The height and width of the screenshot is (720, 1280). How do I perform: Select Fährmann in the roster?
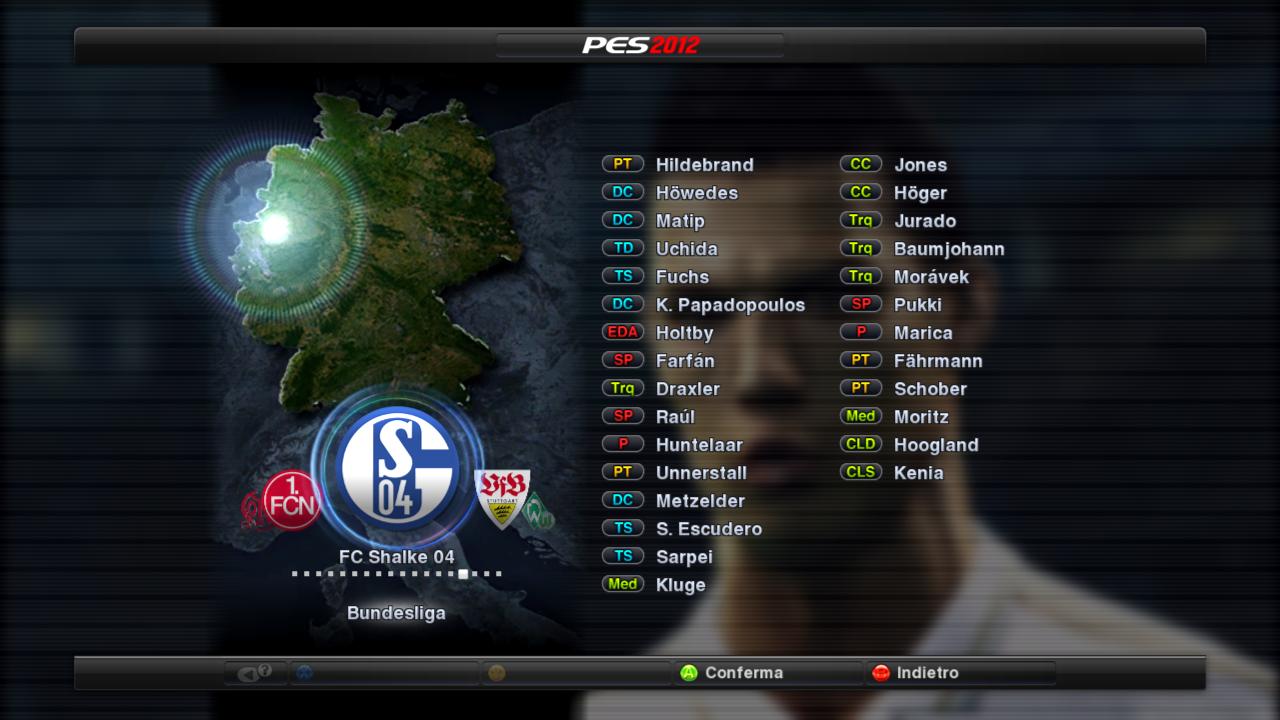(938, 361)
